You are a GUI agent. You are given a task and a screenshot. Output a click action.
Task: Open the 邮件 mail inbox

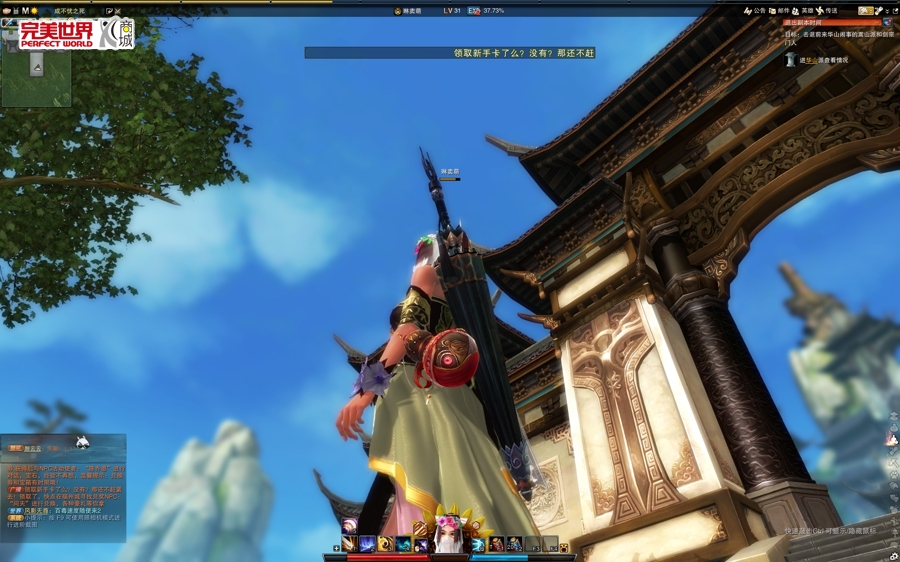coord(779,11)
